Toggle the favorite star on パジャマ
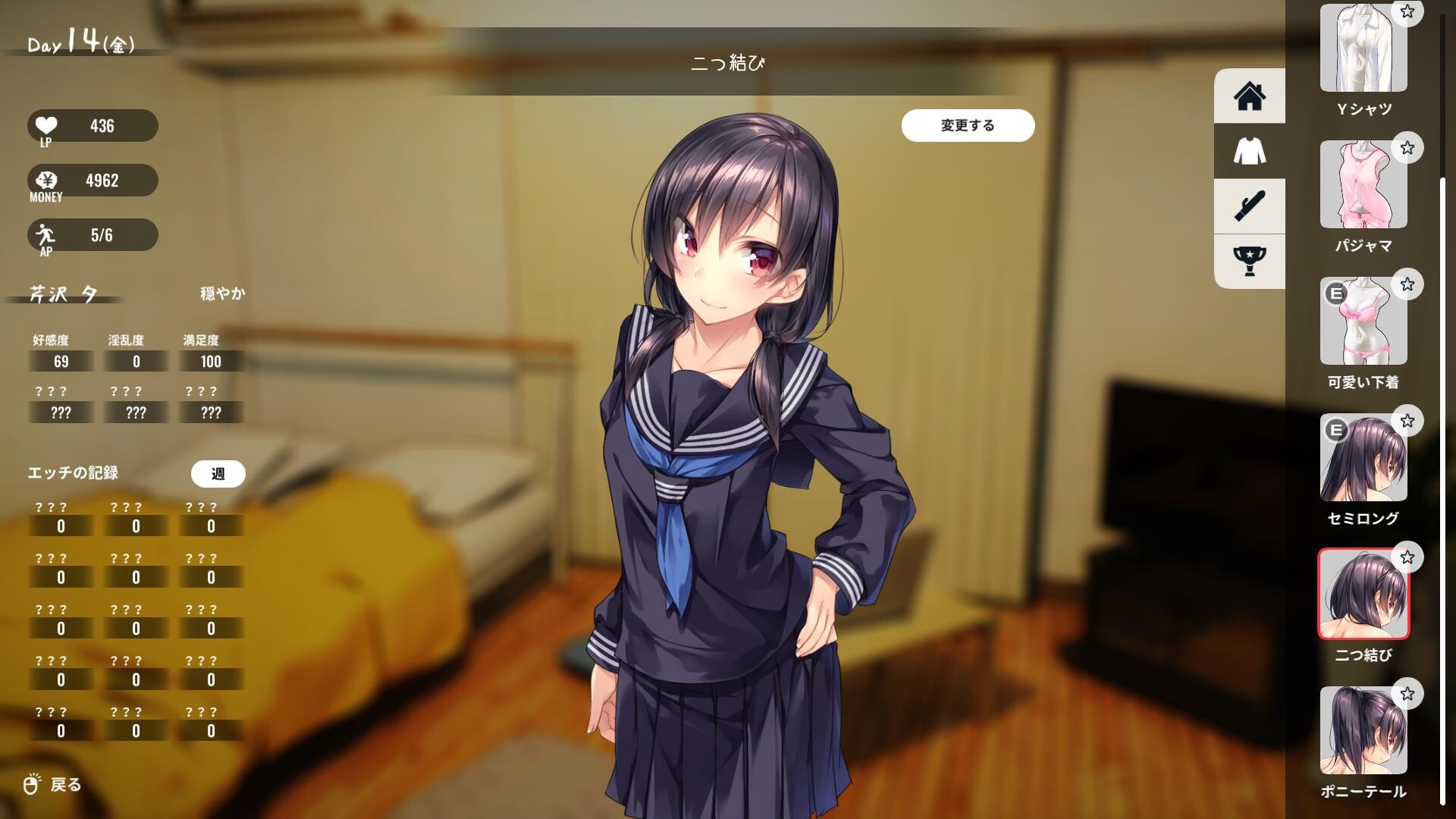 1407,147
